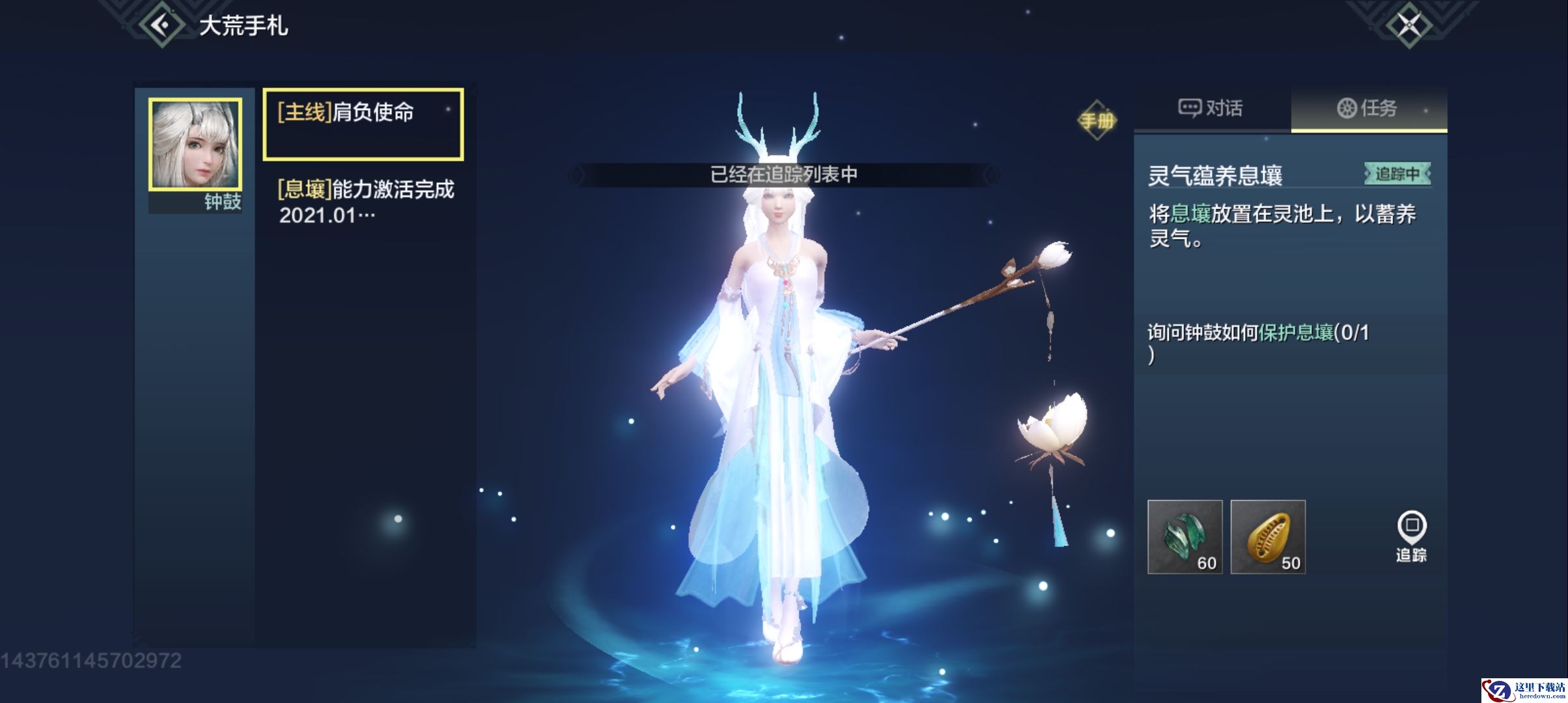Open the 手册 handbook icon
Viewport: 1568px width, 703px height.
coord(1097,120)
